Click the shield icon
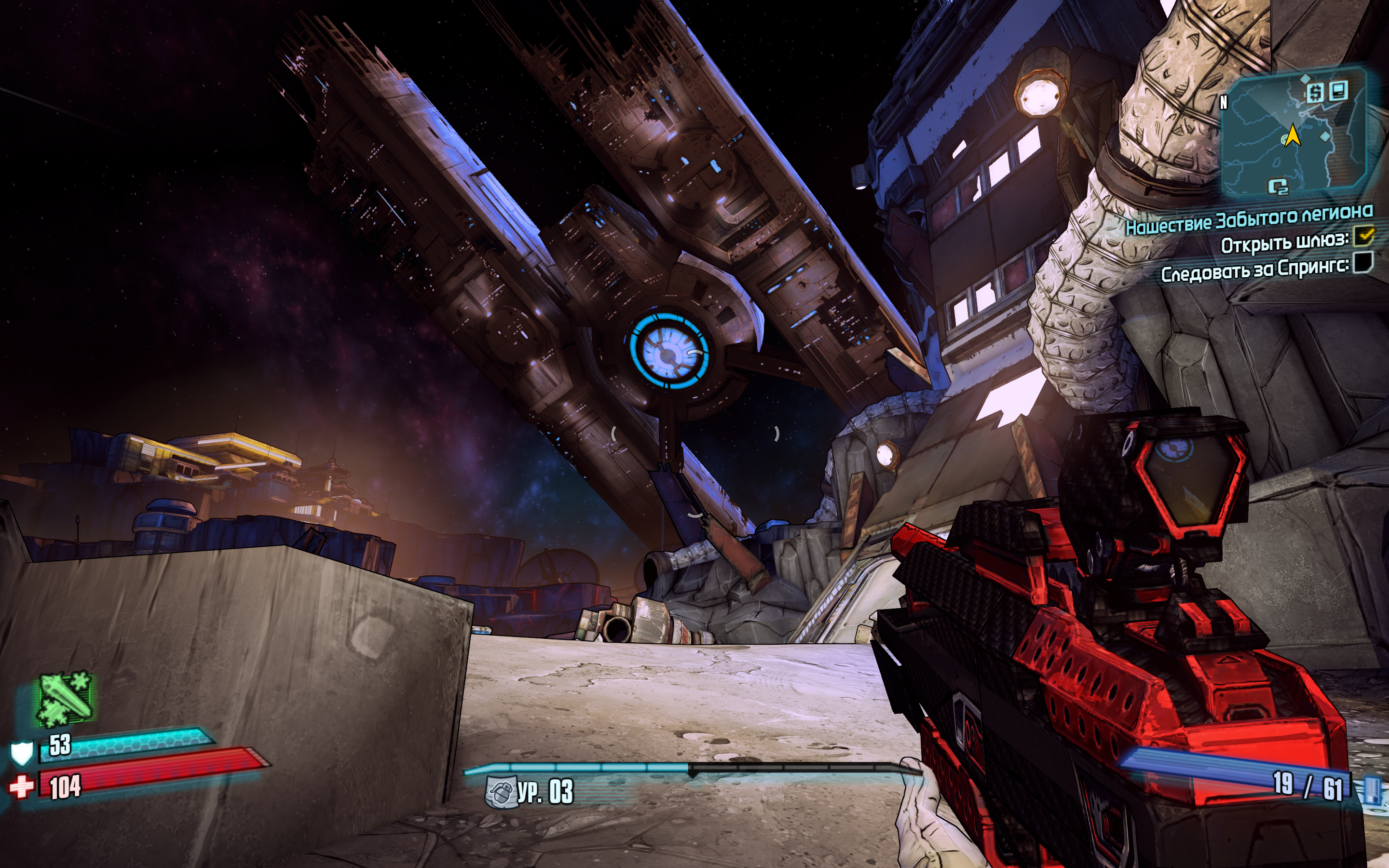 22,753
